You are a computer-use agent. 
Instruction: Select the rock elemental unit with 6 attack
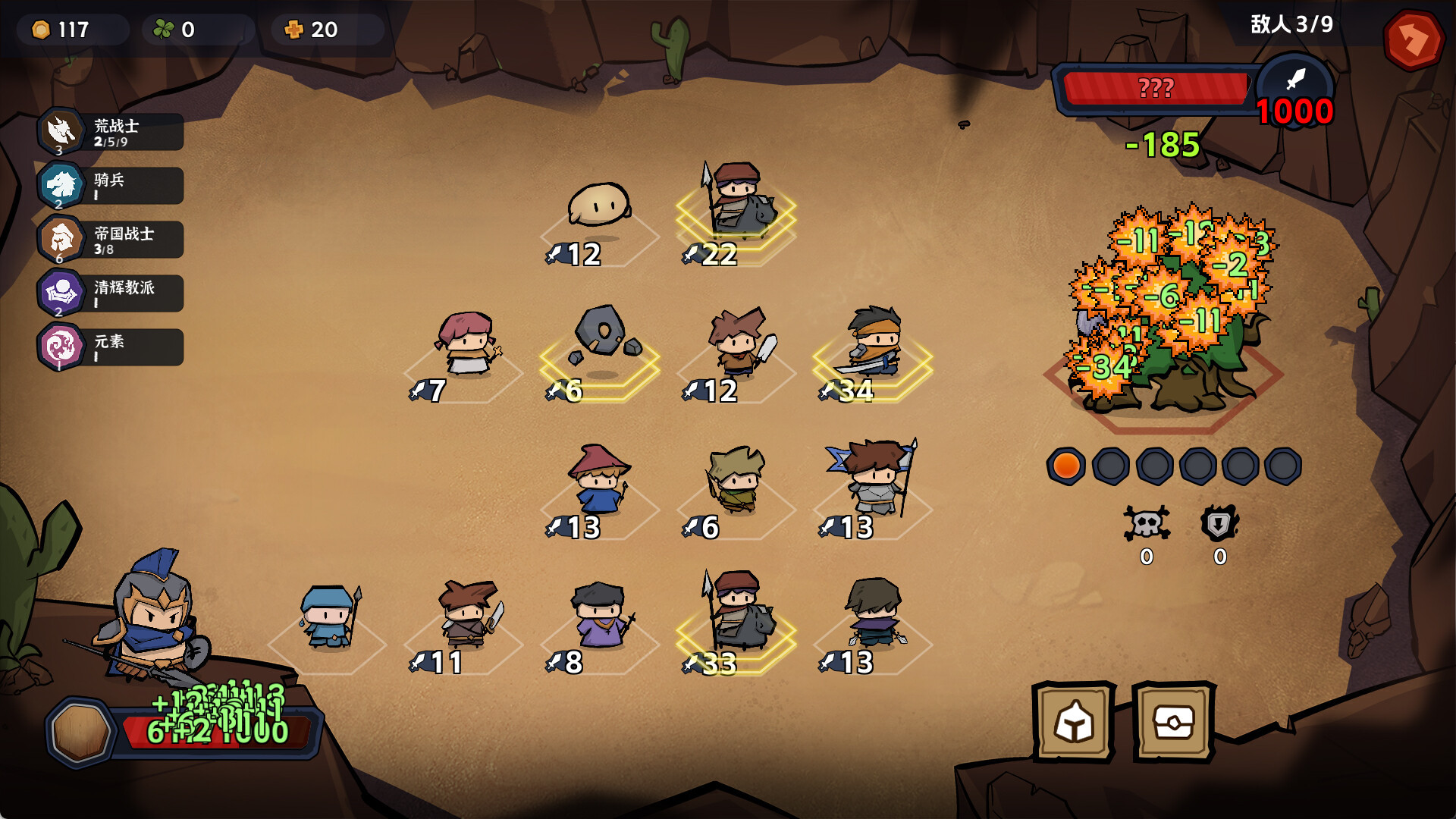603,339
